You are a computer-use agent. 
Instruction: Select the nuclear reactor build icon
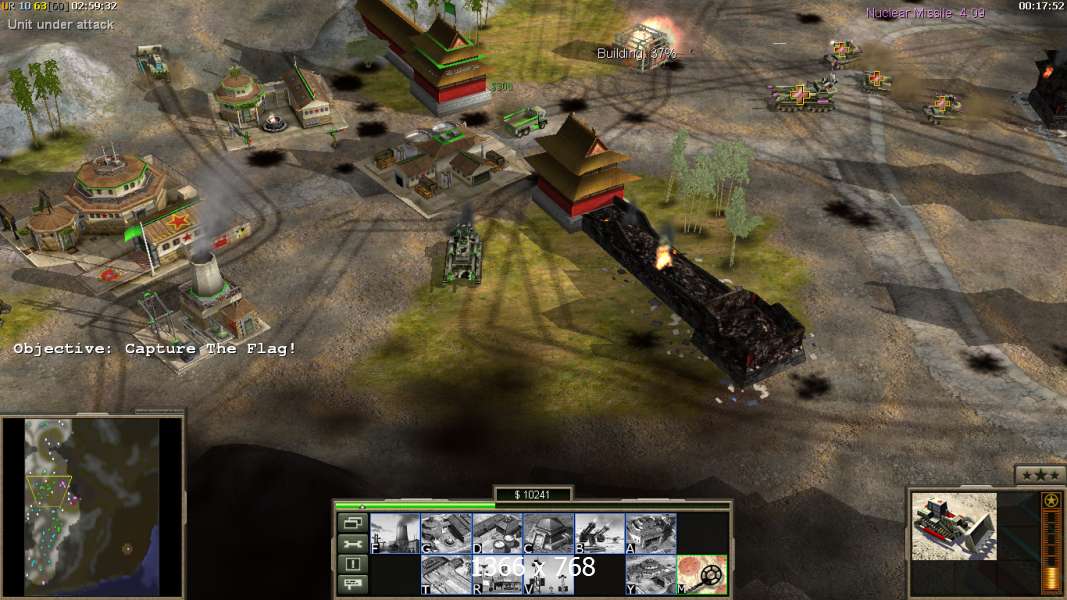[x=395, y=533]
